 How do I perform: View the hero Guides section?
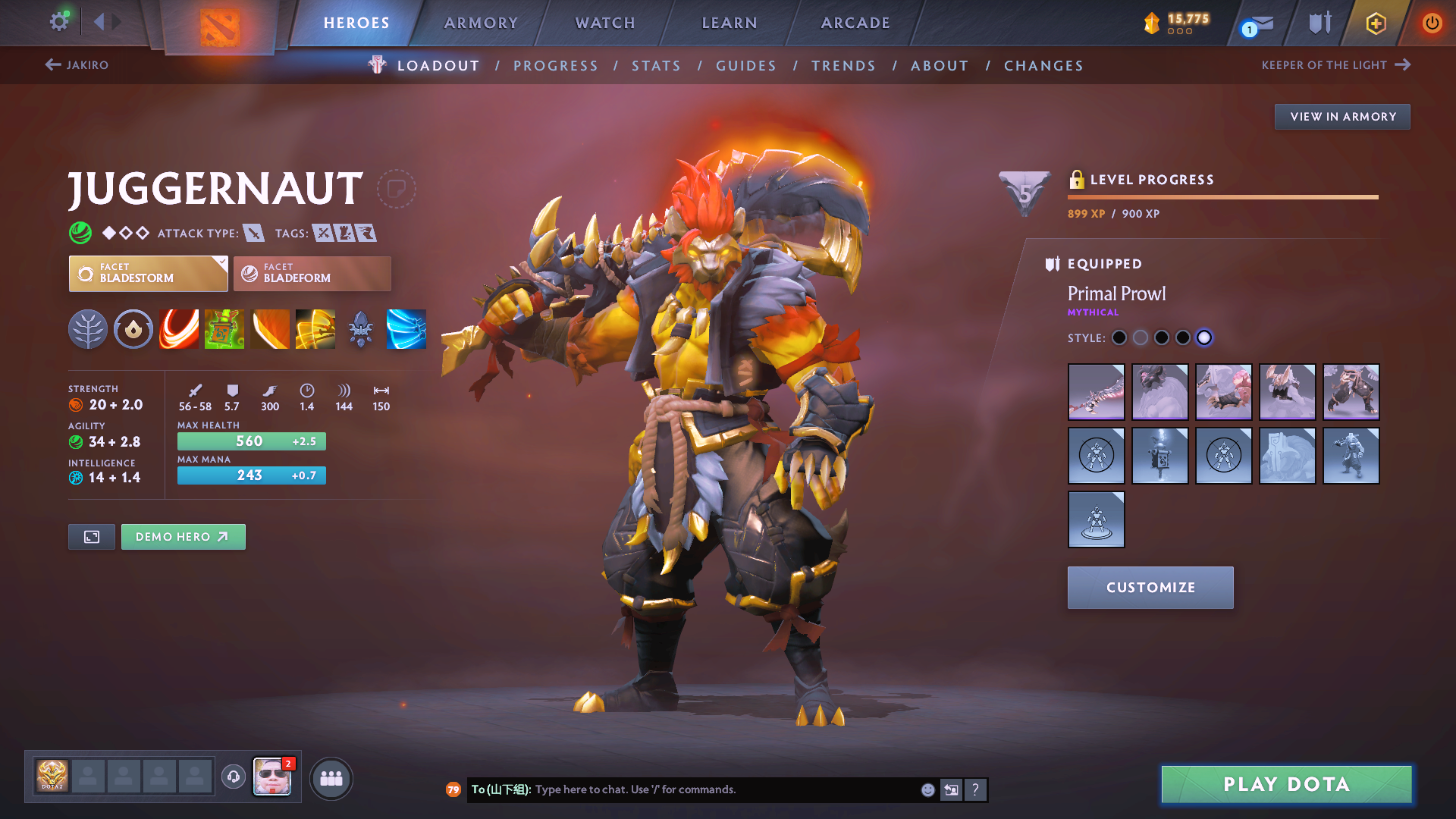pyautogui.click(x=746, y=66)
